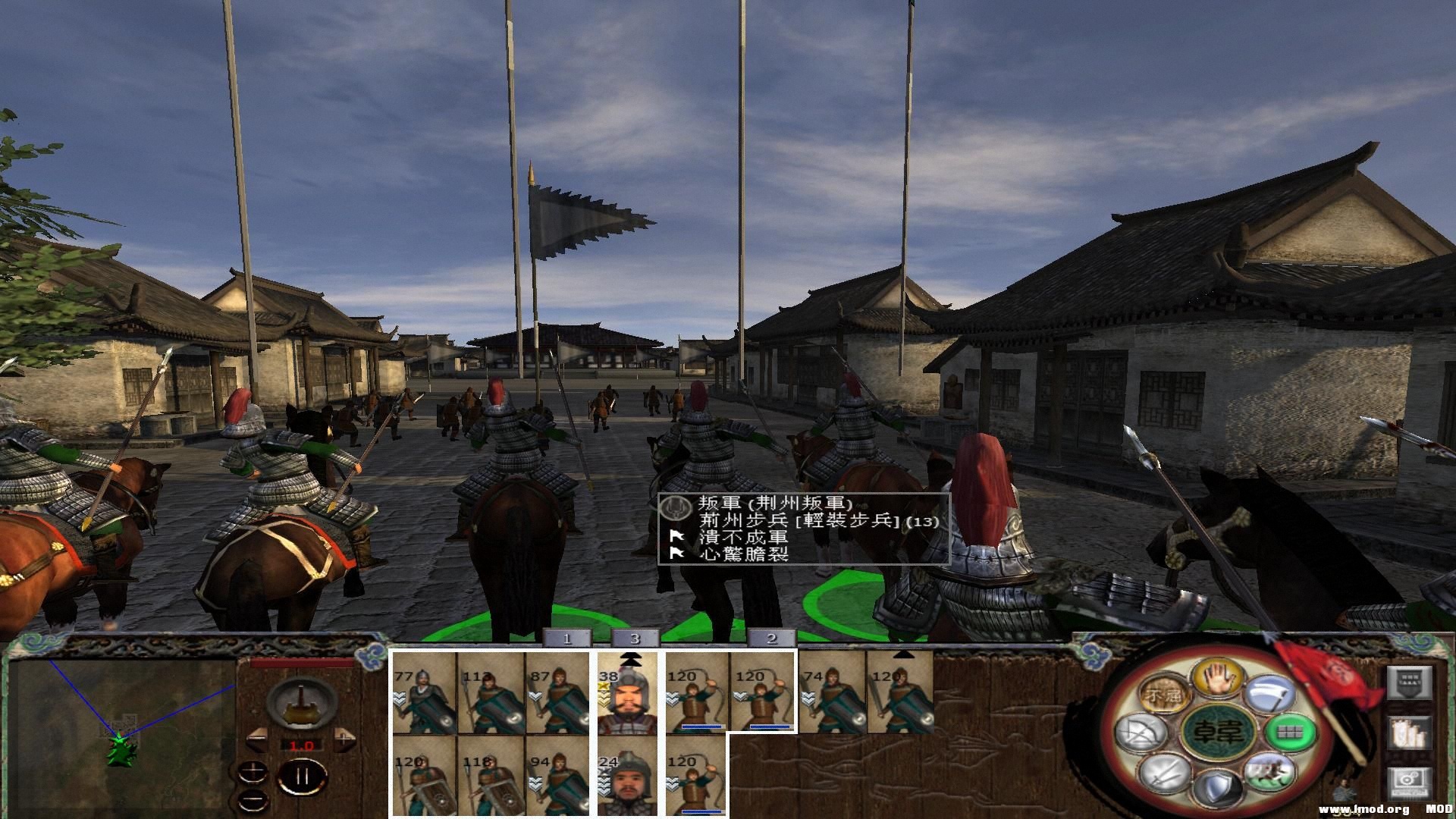Select the halt hand icon on the command wheel
Image resolution: width=1456 pixels, height=819 pixels.
coord(1218,679)
